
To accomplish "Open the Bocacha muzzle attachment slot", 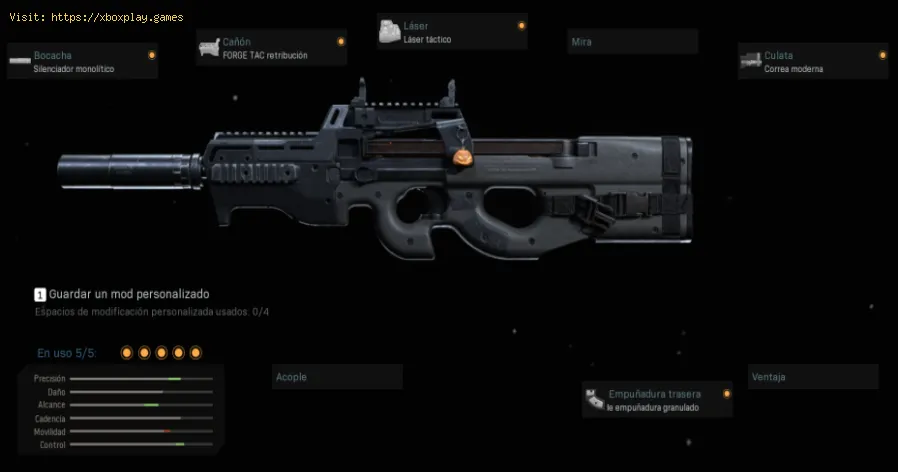I will pos(82,62).
